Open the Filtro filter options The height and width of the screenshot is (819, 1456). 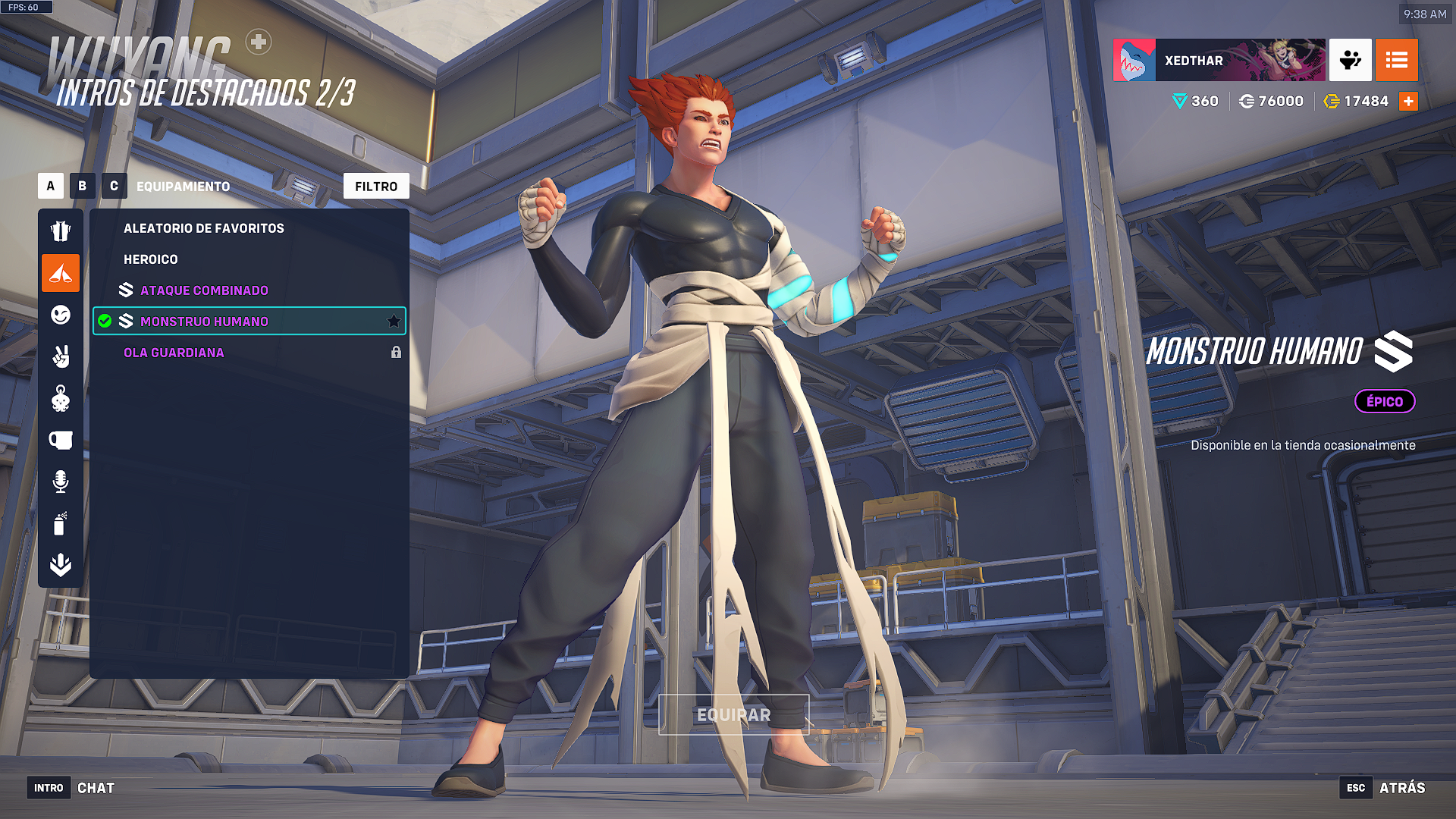376,186
